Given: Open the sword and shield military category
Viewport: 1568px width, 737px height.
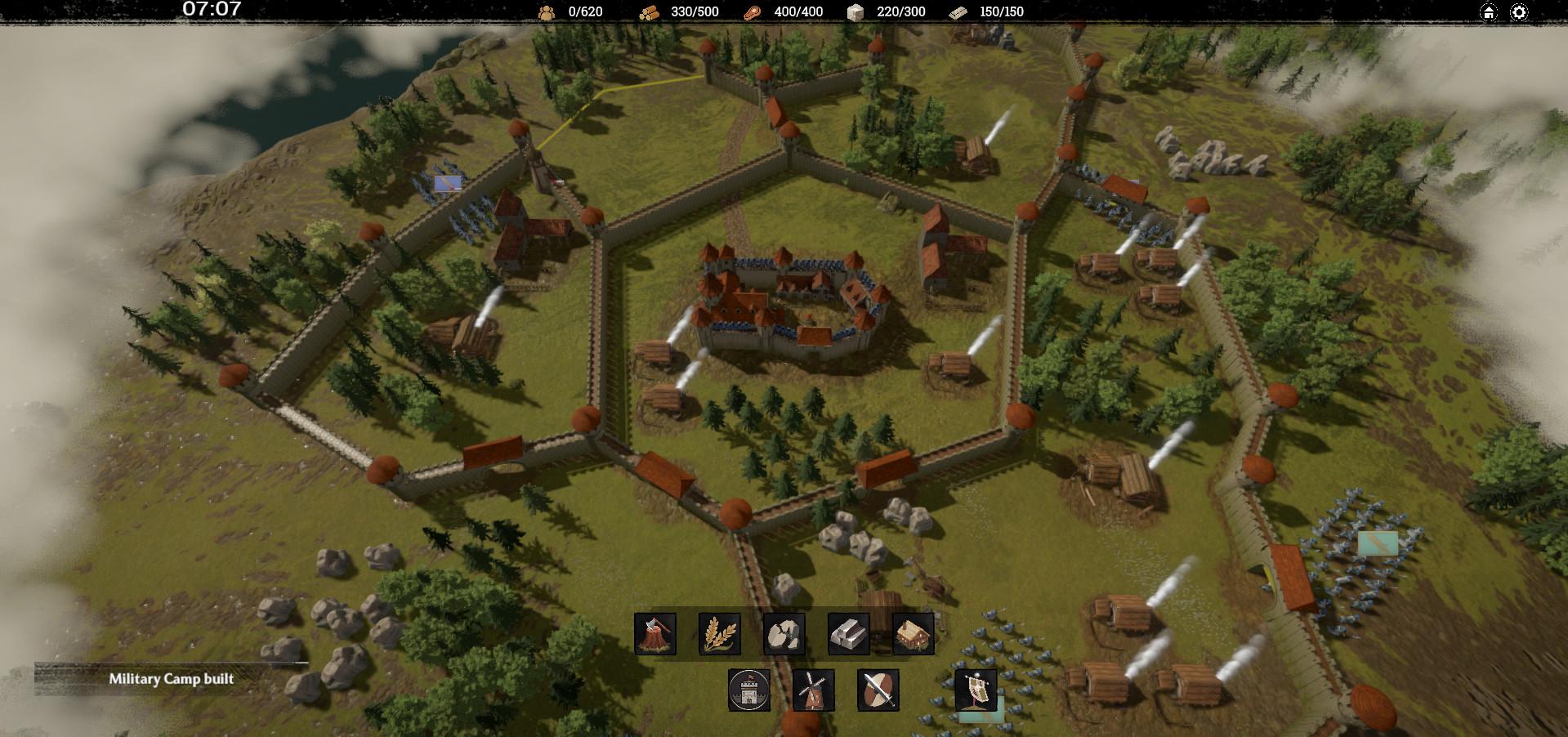Looking at the screenshot, I should pyautogui.click(x=878, y=690).
